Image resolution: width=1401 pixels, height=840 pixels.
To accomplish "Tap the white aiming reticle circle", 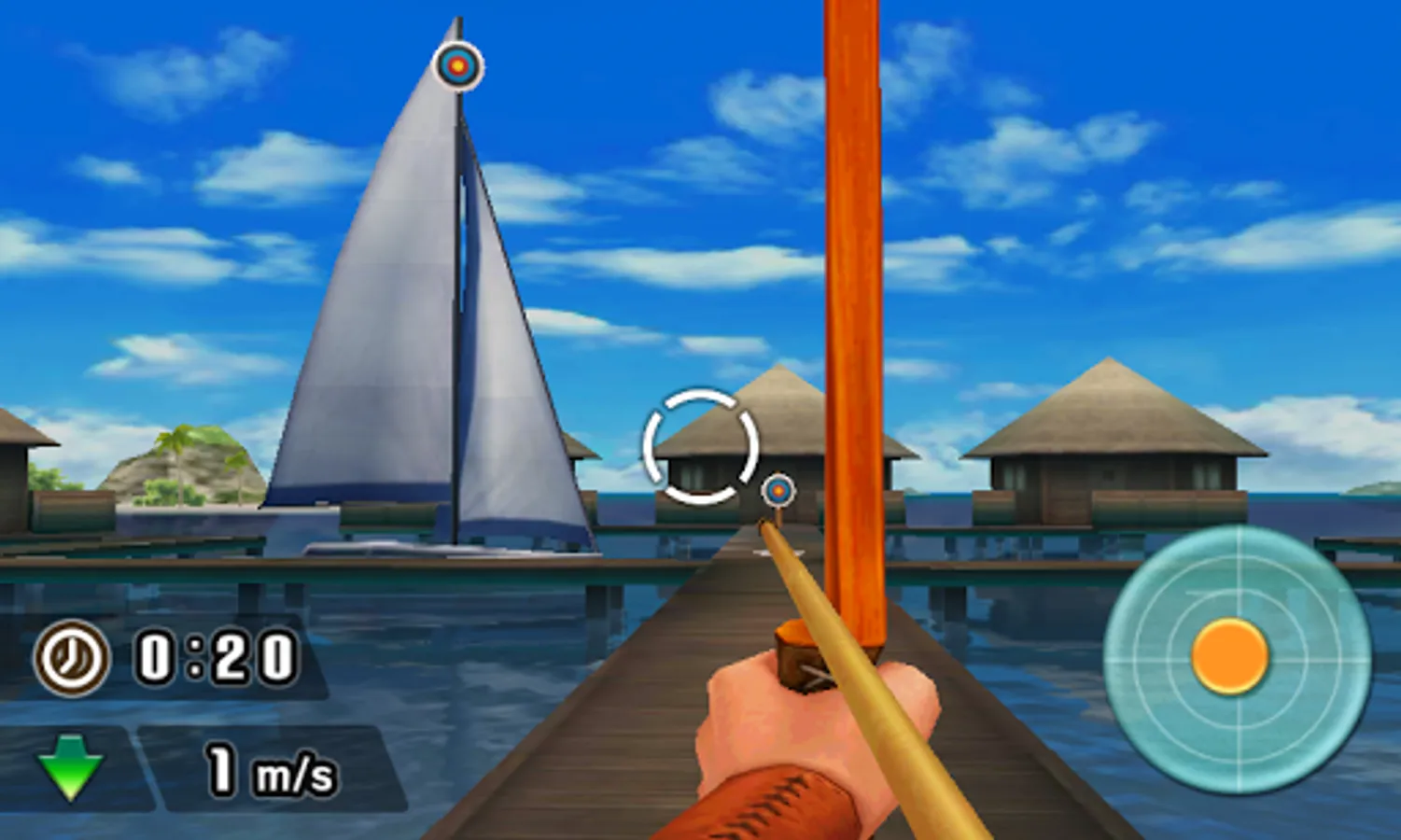I will tap(702, 443).
